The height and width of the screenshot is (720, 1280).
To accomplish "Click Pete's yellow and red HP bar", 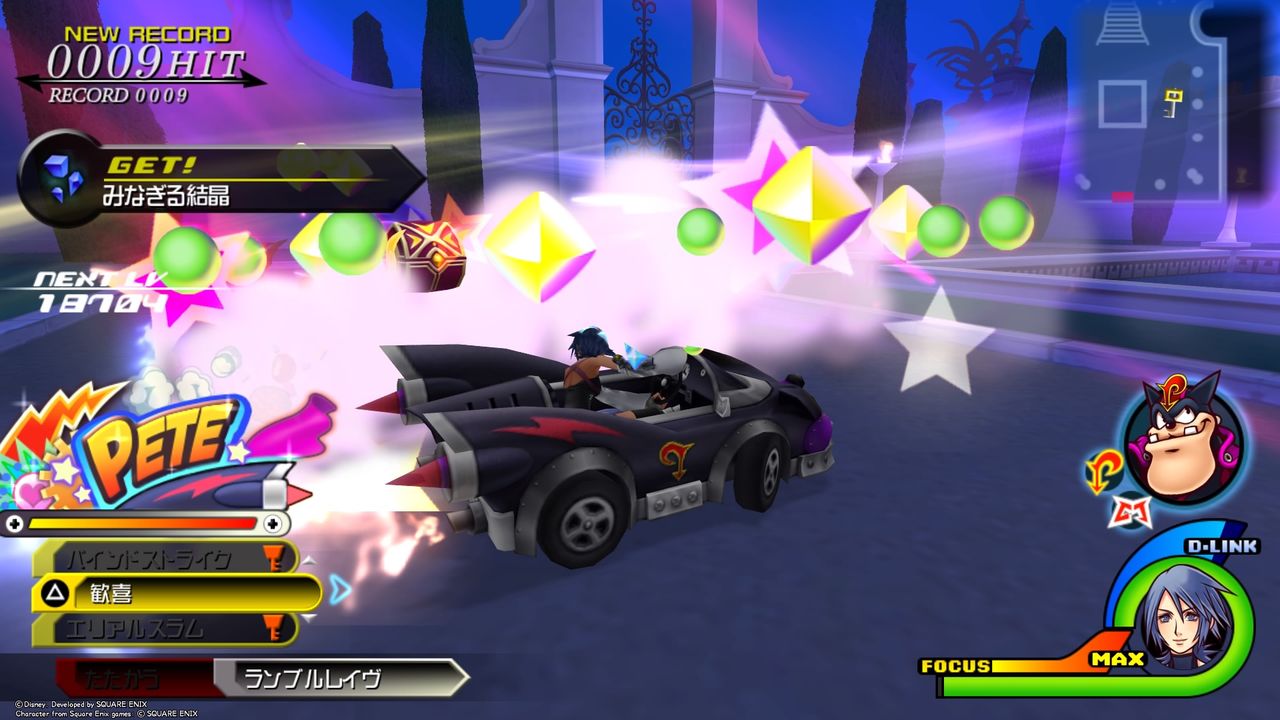I will [x=140, y=521].
